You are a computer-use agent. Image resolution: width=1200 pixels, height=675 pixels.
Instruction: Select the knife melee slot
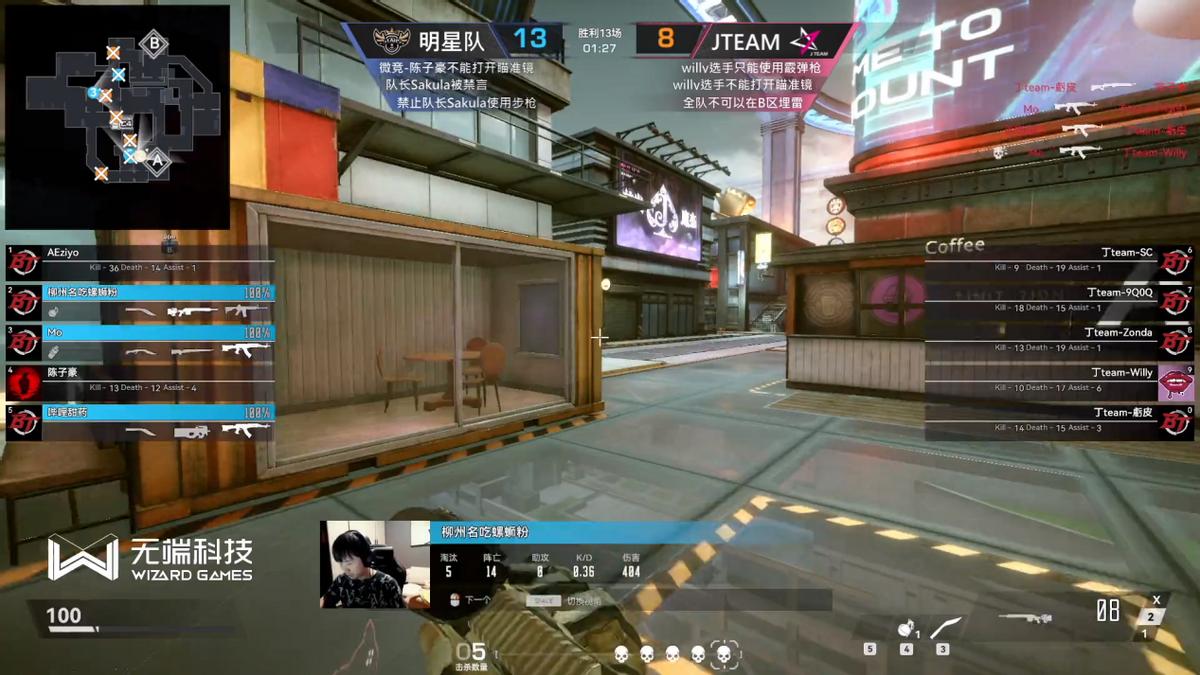pyautogui.click(x=945, y=628)
